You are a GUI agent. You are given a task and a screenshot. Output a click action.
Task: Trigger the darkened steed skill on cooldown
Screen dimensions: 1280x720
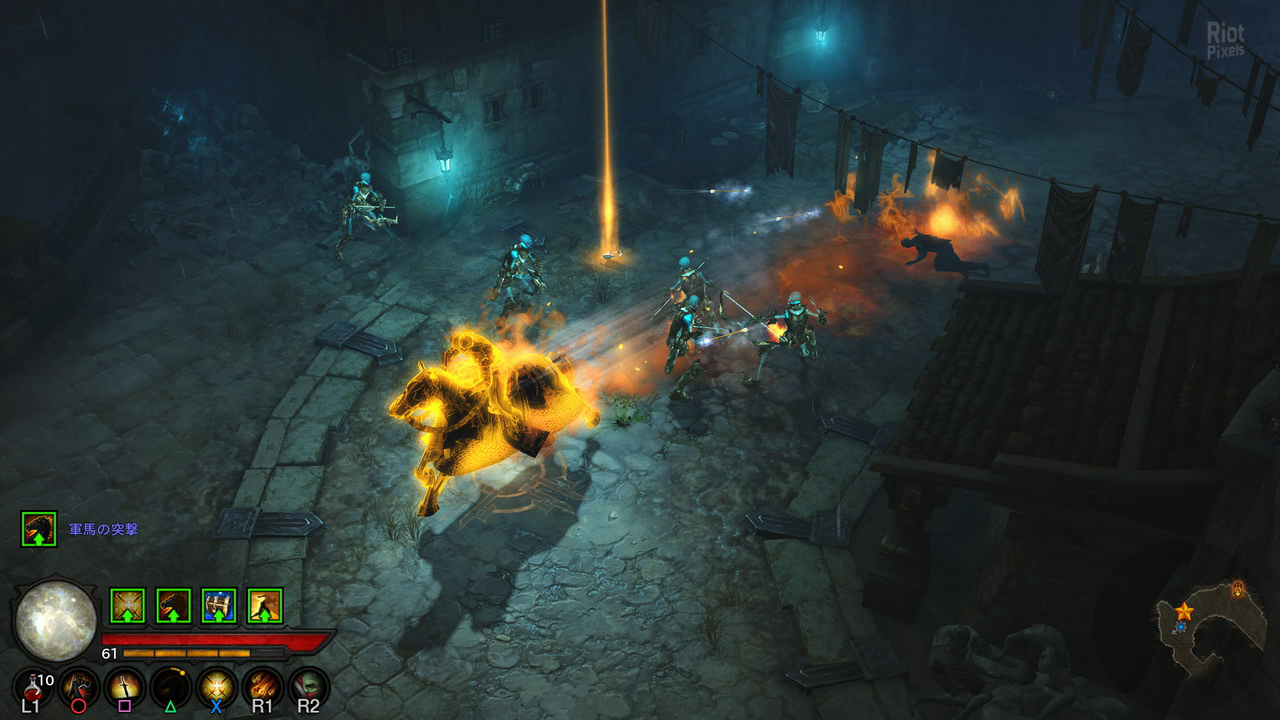click(171, 686)
